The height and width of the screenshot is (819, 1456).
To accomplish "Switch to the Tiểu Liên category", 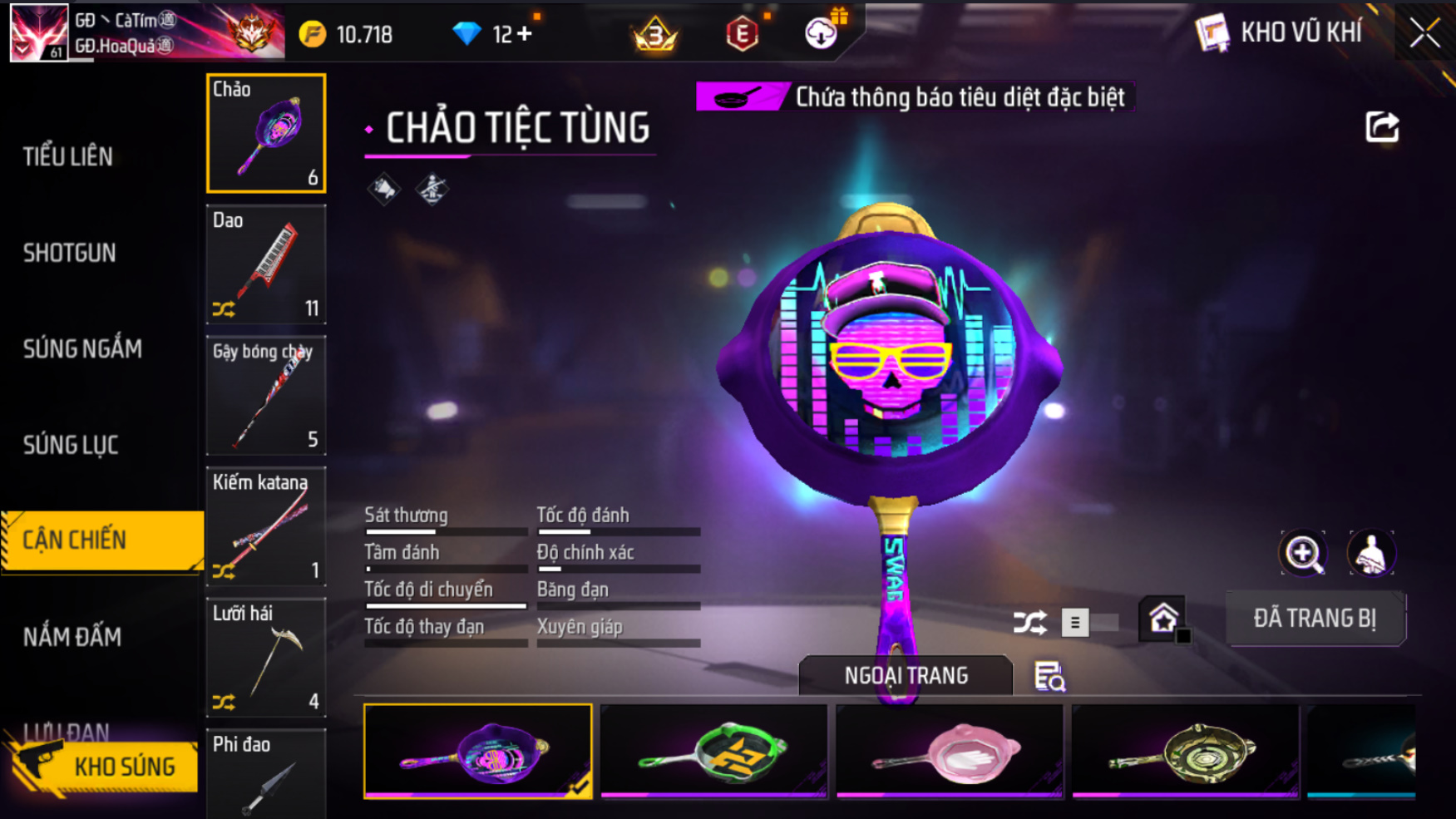I will tap(68, 156).
